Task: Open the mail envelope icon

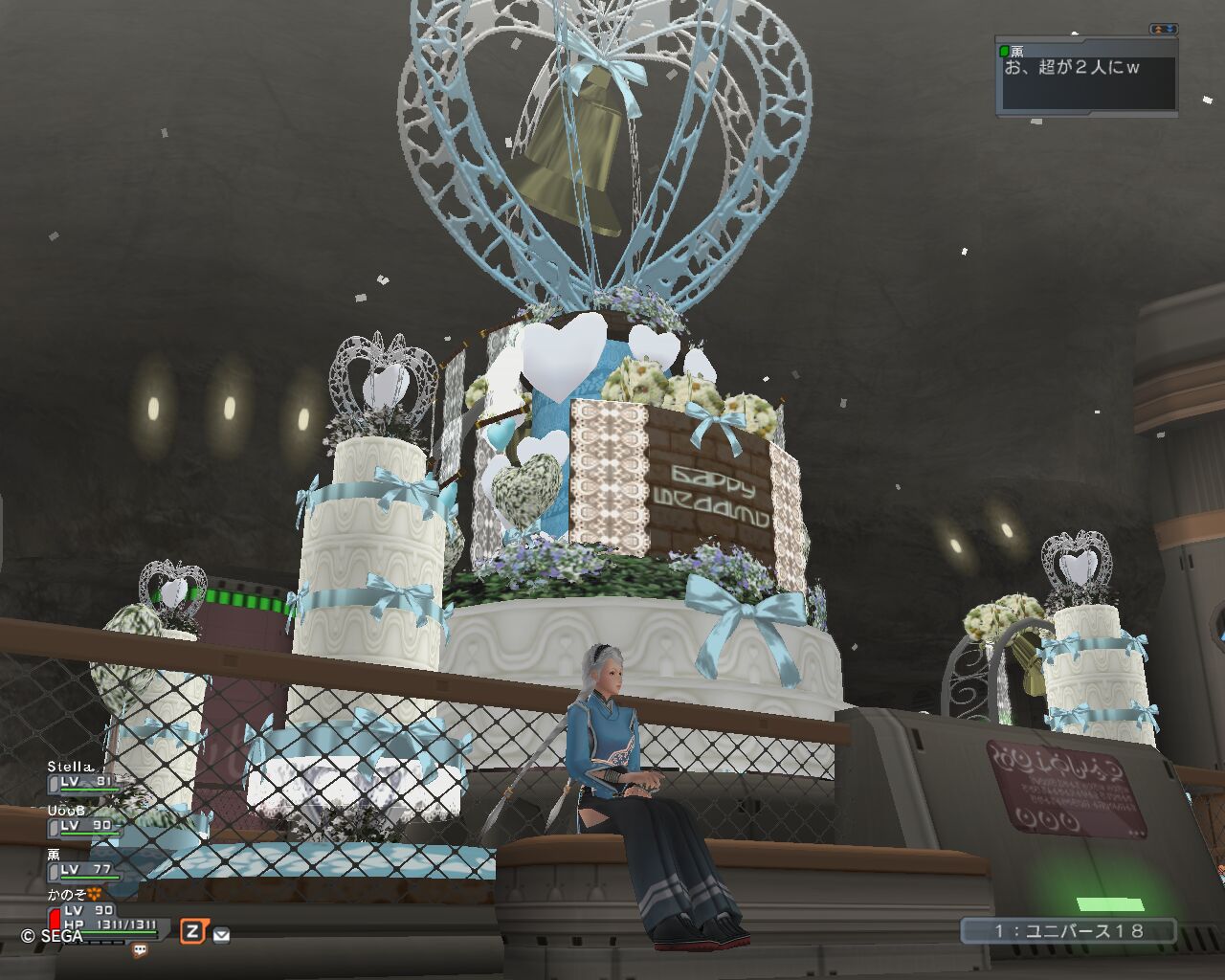Action: 221,935
